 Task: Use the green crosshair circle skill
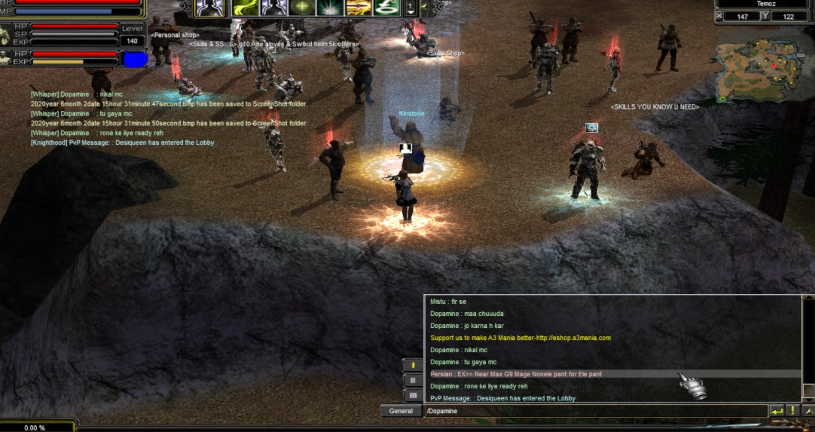[x=303, y=7]
